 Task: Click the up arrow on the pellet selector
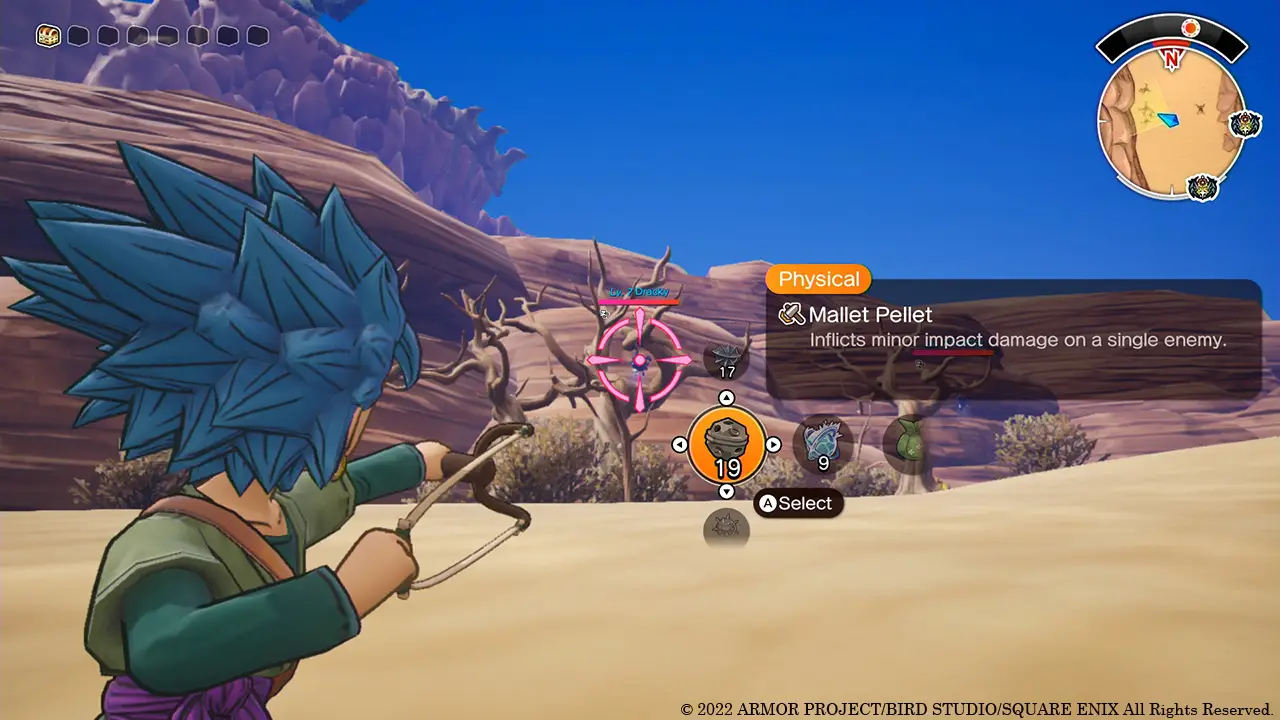point(727,397)
